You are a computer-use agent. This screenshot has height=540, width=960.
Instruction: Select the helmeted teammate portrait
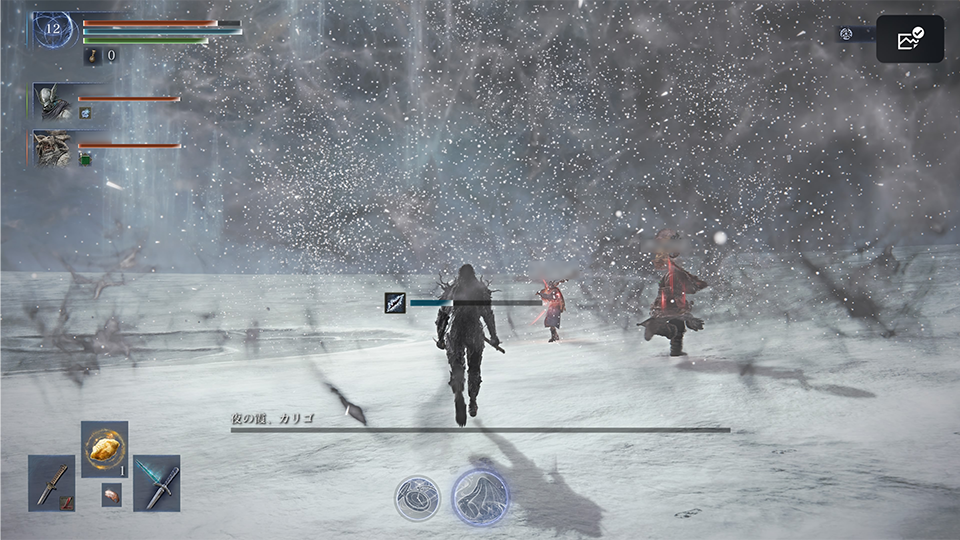pos(53,102)
